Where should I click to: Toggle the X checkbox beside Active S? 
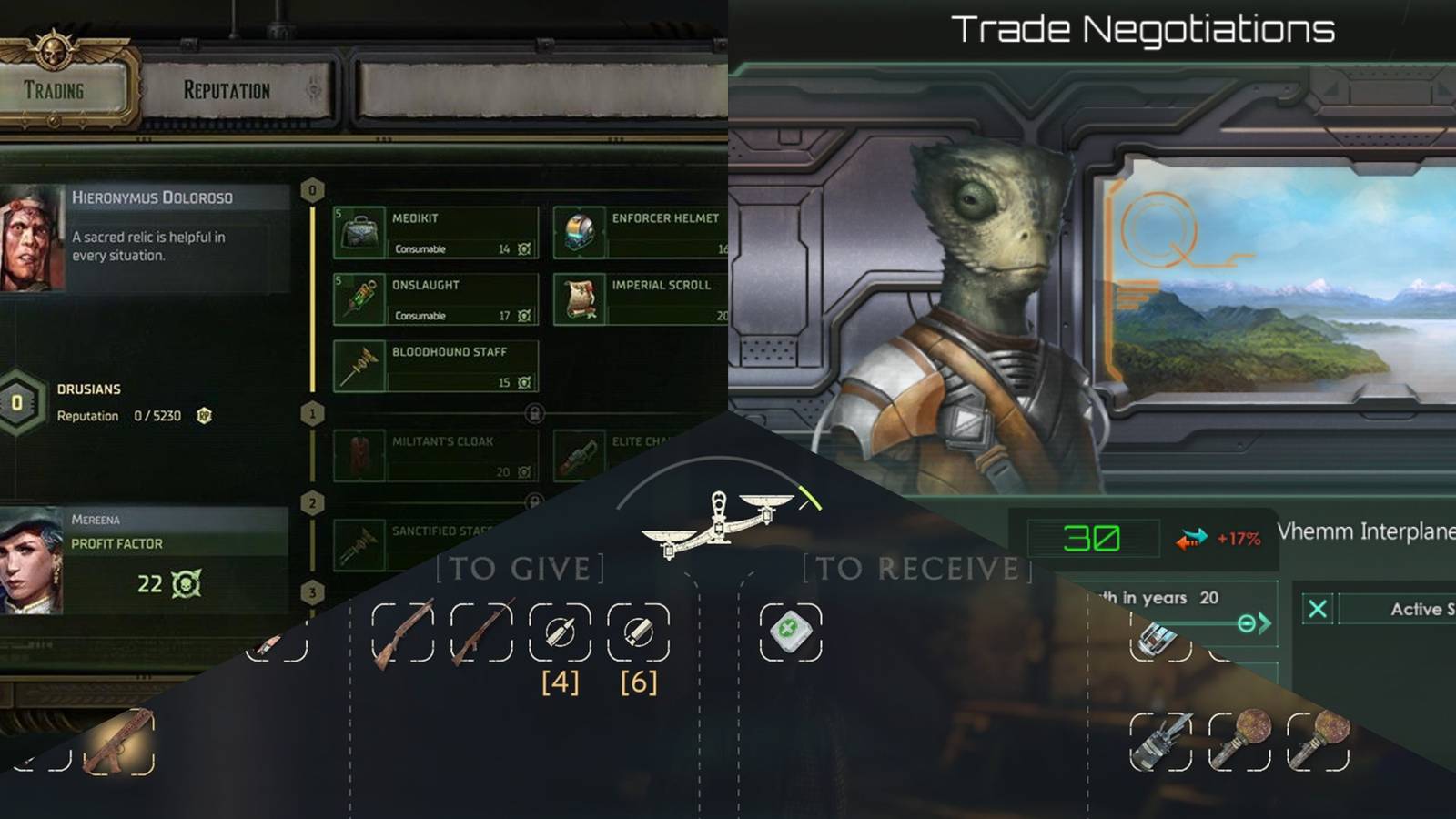pyautogui.click(x=1318, y=610)
